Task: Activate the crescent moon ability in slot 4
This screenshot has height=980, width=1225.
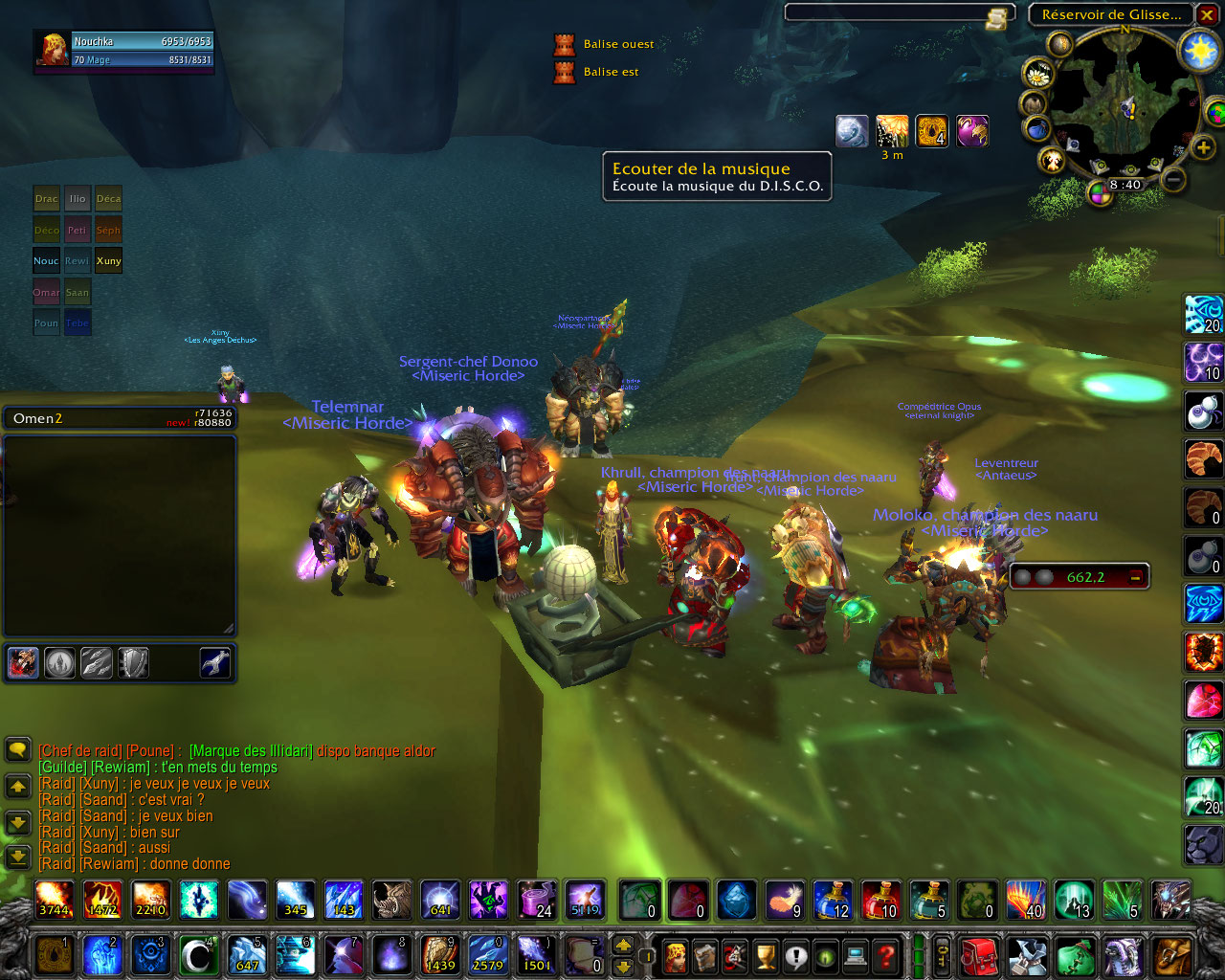Action: pyautogui.click(x=198, y=955)
